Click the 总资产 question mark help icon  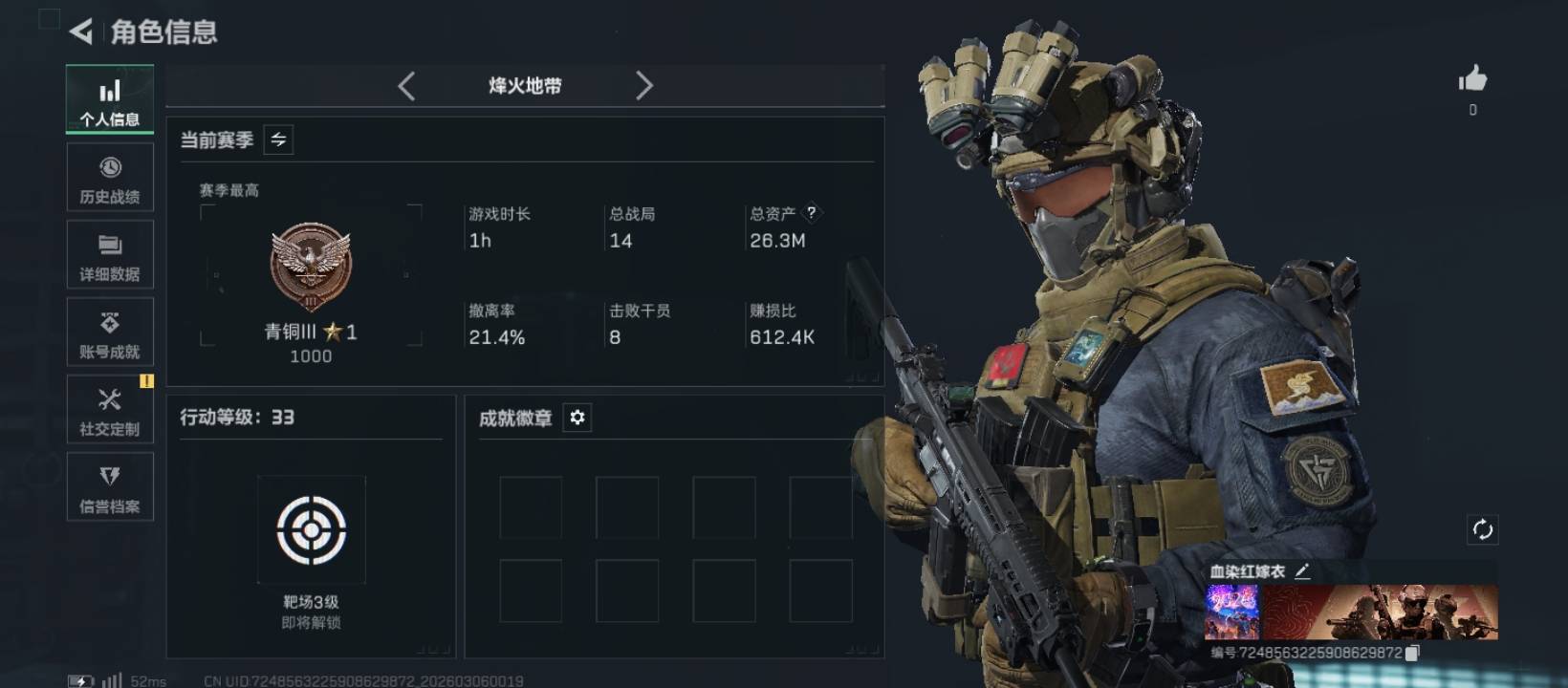click(x=812, y=213)
